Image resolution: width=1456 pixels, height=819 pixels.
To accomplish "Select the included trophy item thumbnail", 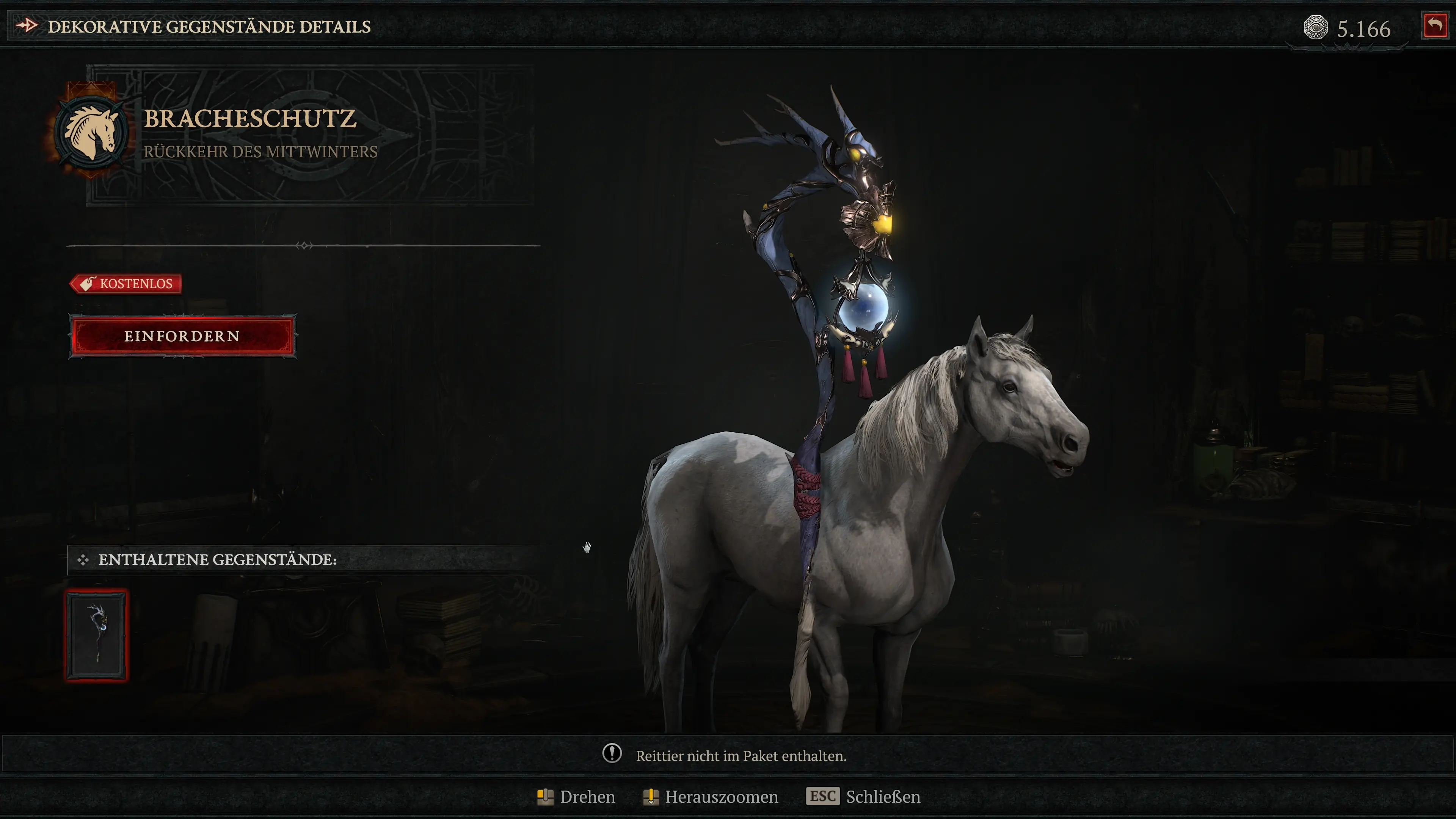I will [97, 635].
